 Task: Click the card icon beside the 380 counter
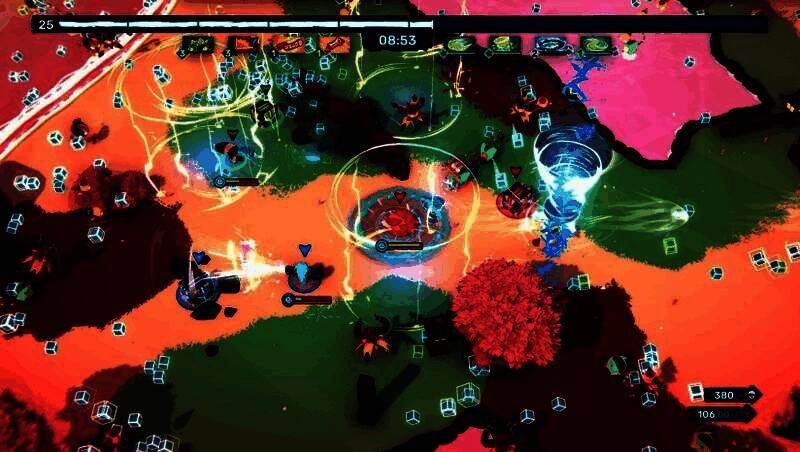(697, 395)
